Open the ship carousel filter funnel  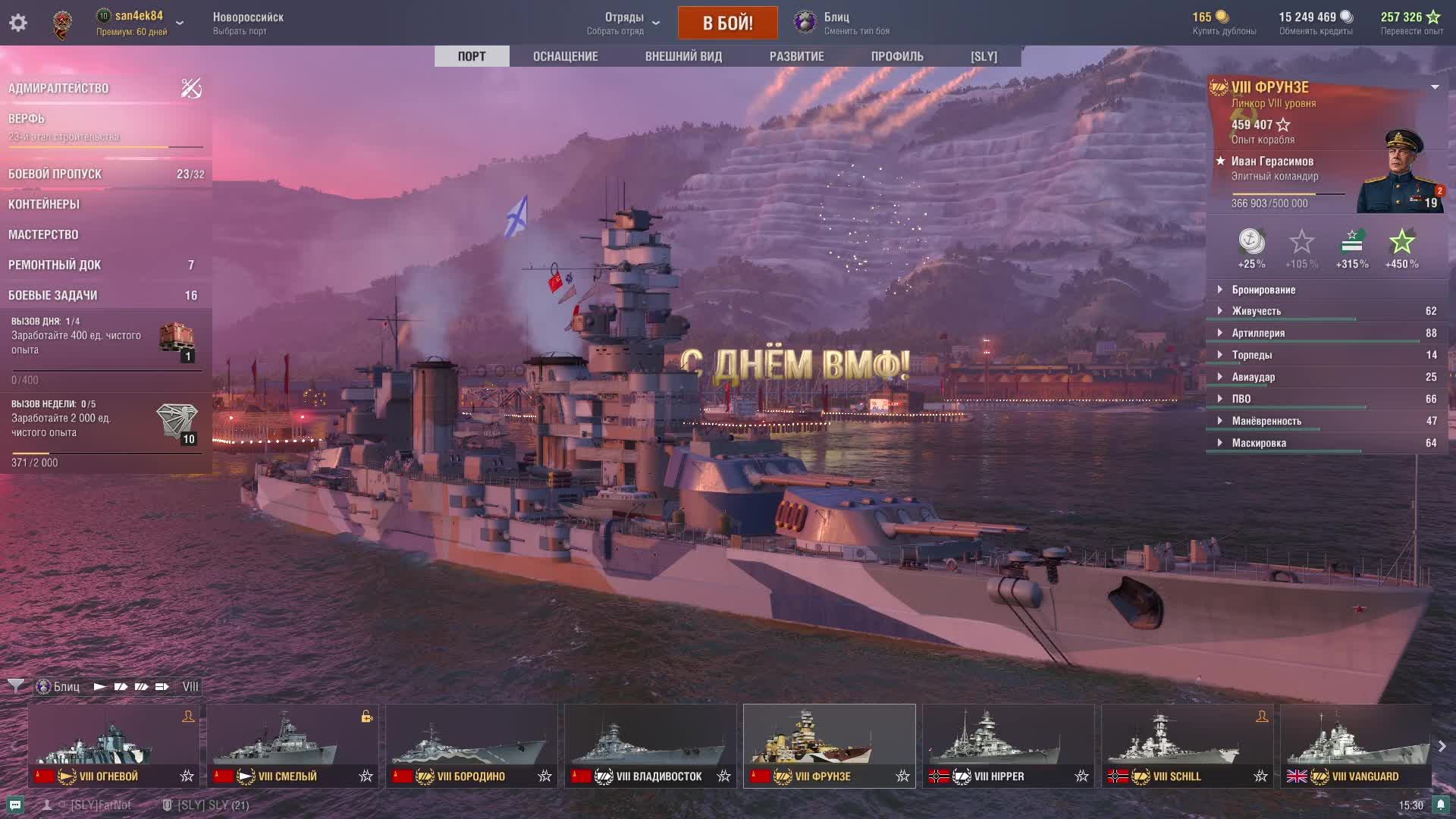click(15, 686)
